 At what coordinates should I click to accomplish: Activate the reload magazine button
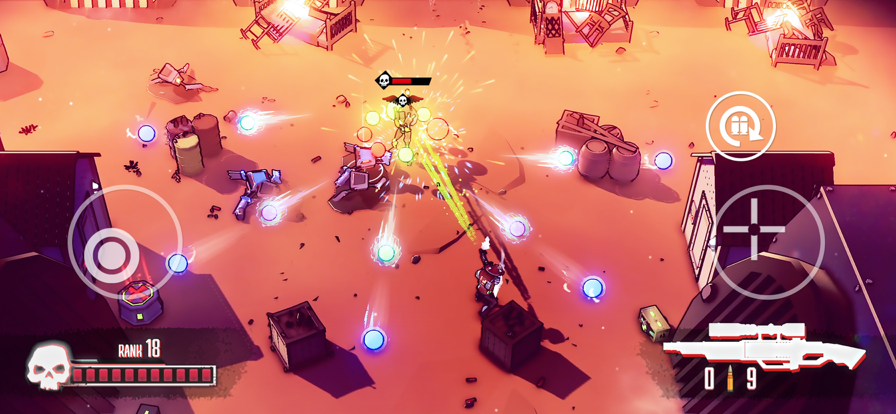point(741,126)
